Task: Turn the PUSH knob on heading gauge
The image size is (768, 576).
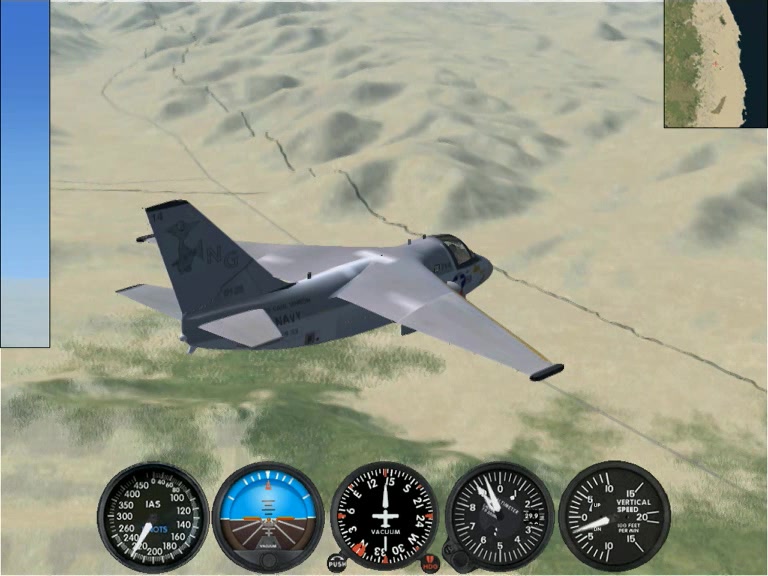Action: pyautogui.click(x=336, y=562)
